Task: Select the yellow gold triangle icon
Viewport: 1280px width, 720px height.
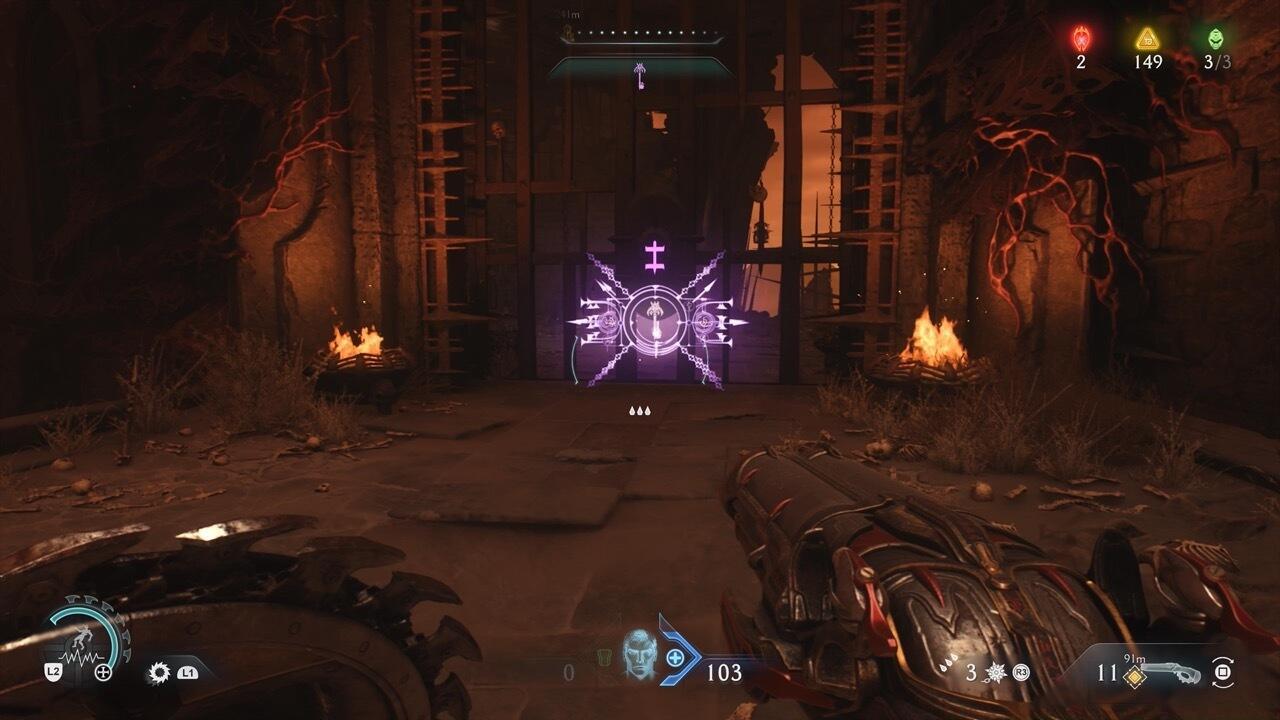Action: click(x=1147, y=39)
